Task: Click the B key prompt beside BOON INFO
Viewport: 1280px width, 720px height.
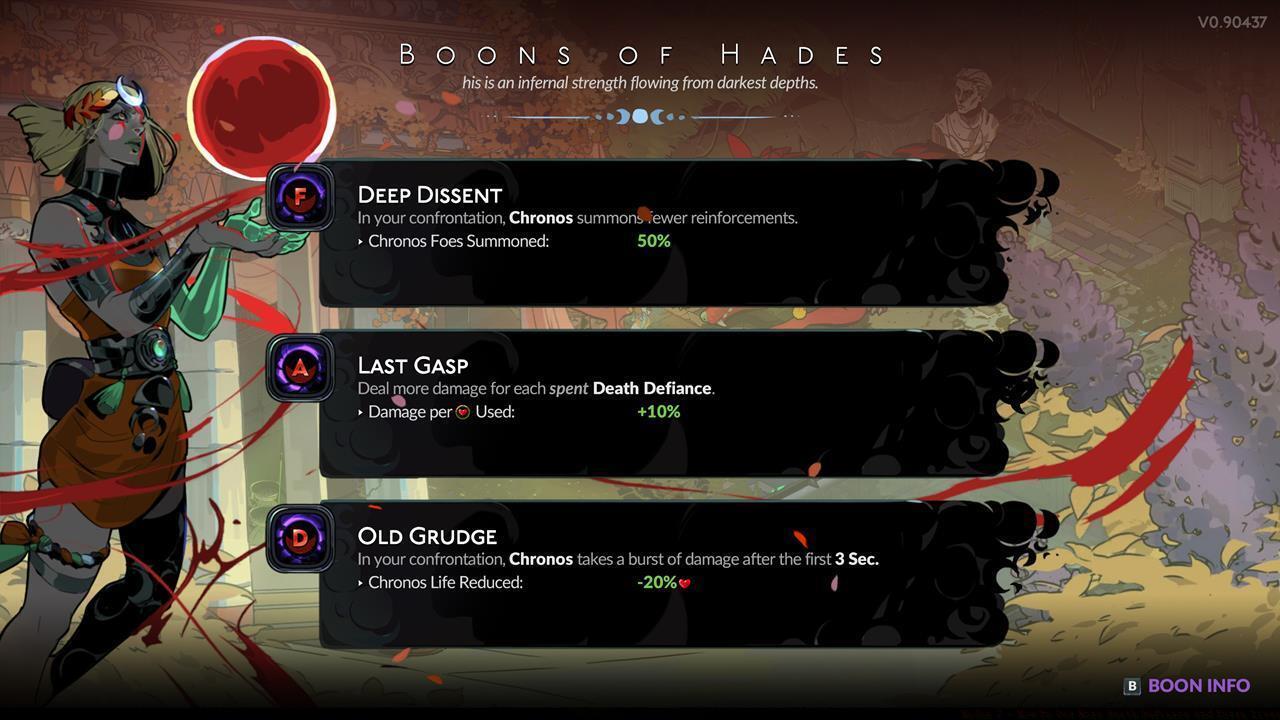Action: click(1131, 685)
